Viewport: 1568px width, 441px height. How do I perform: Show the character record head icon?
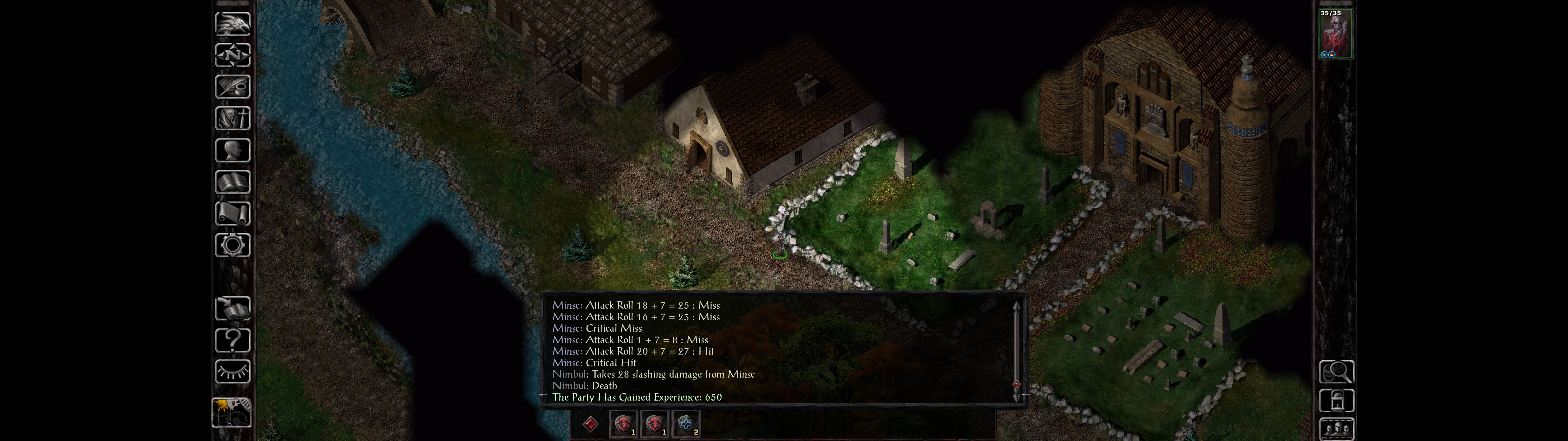[x=232, y=150]
